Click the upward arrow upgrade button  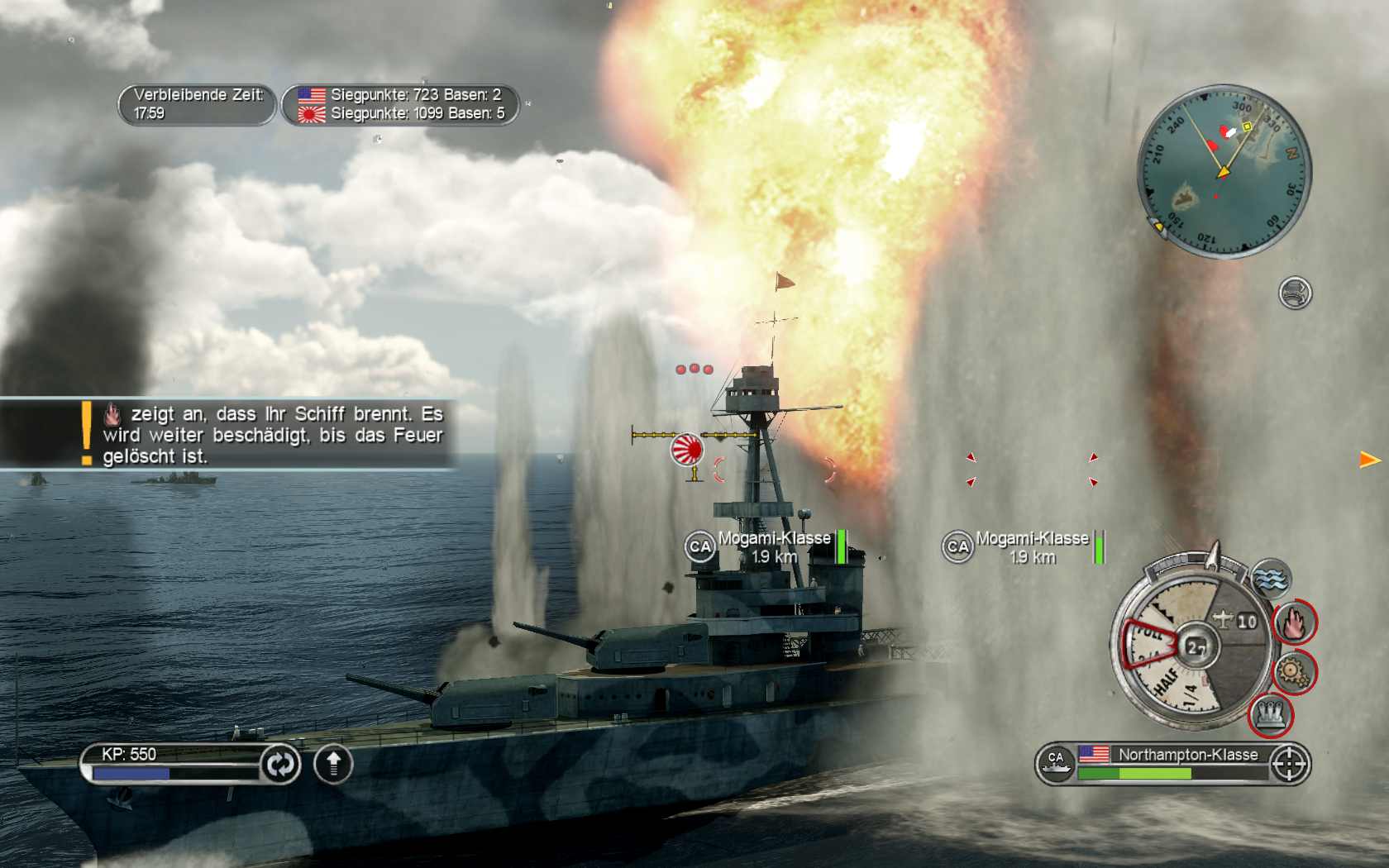333,764
